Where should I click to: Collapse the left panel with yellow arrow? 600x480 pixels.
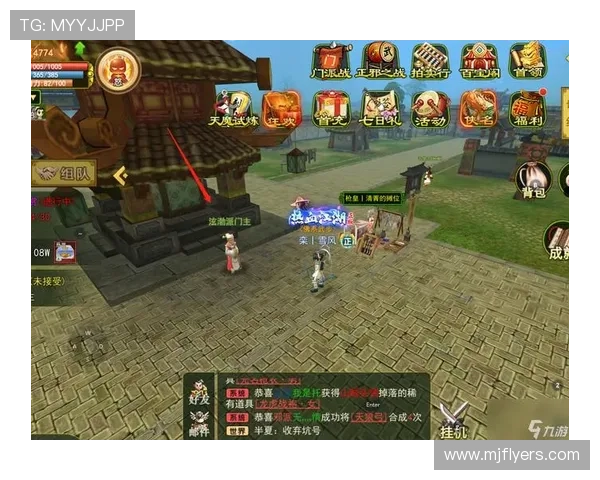[x=120, y=176]
